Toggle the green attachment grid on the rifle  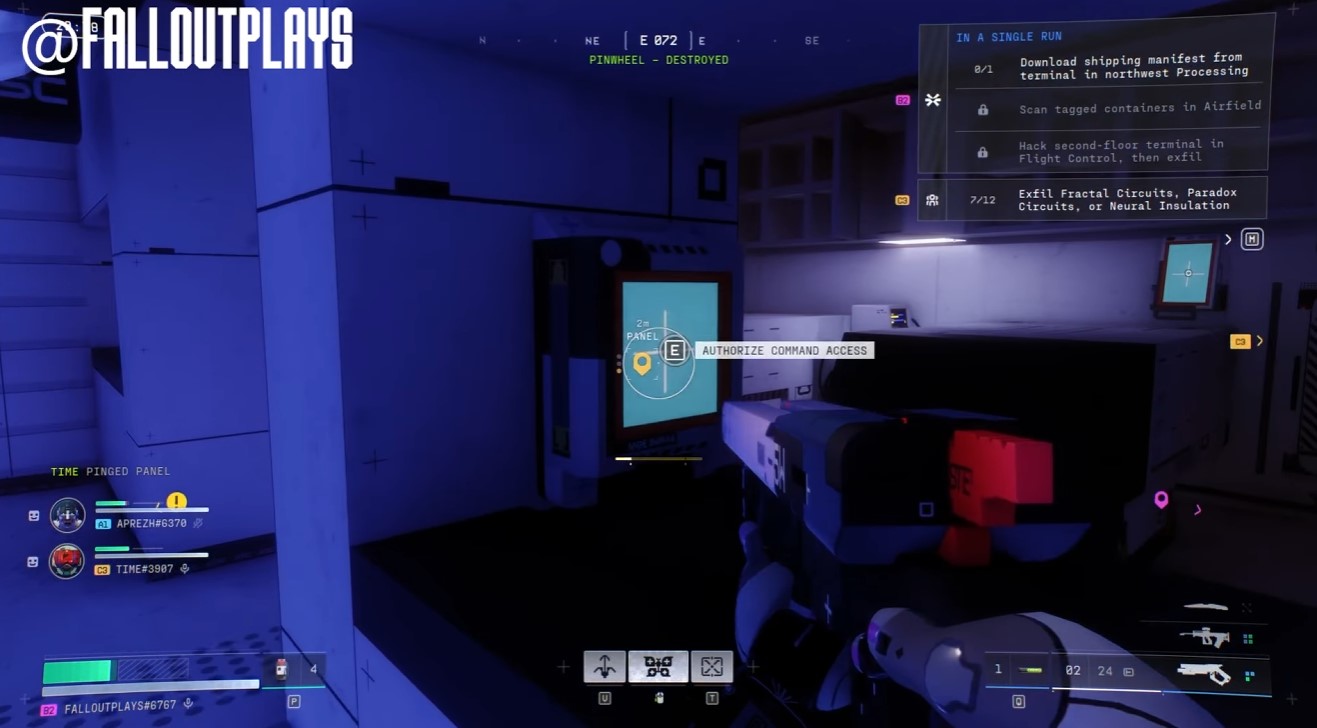click(1248, 636)
